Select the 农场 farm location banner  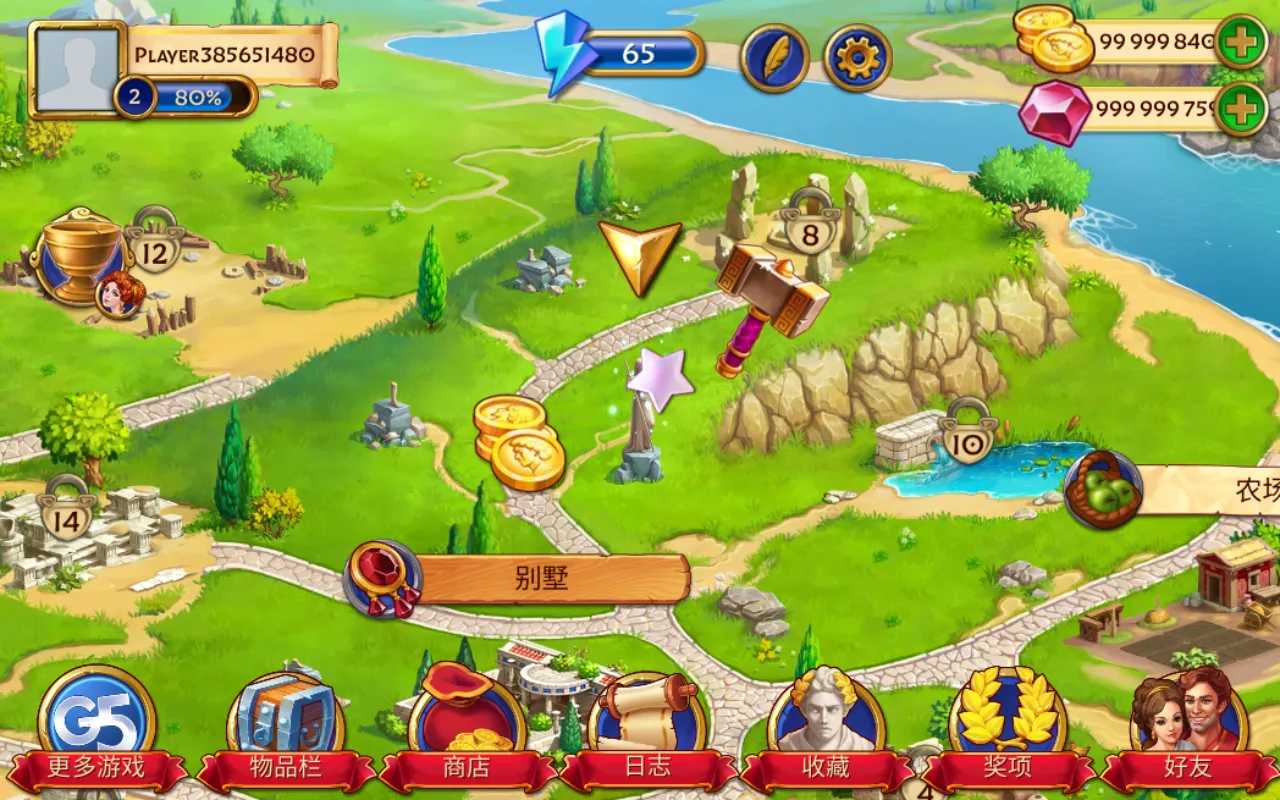click(1200, 490)
